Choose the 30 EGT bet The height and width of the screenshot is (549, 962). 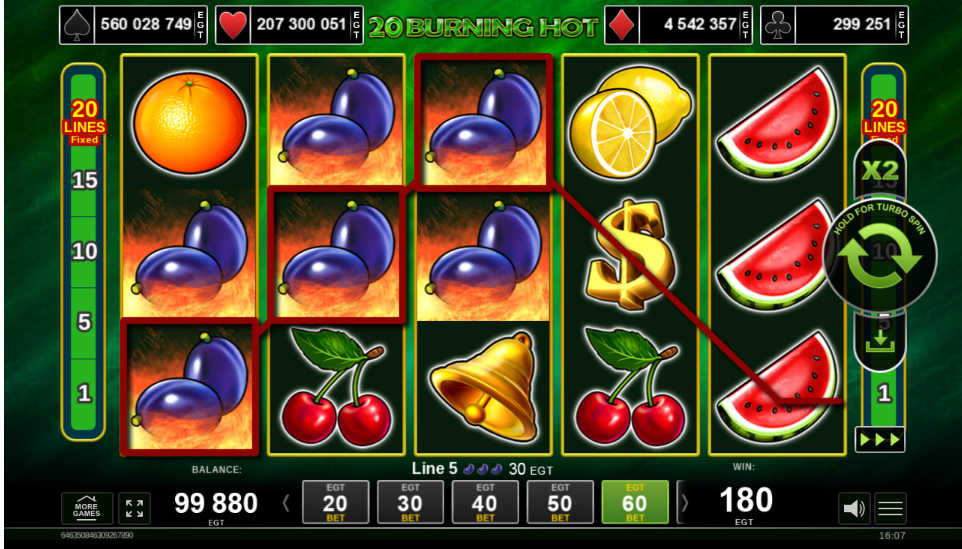tap(410, 502)
